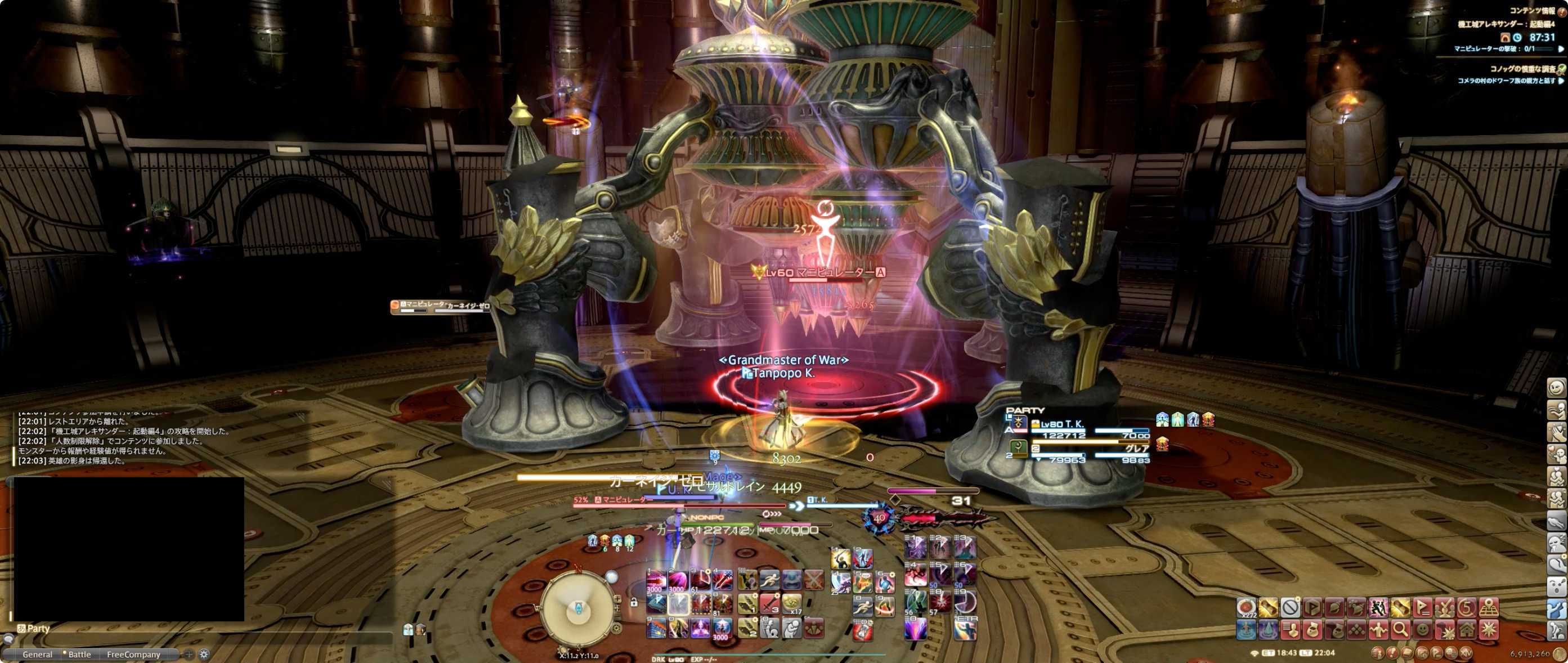This screenshot has height=663, width=1568.
Task: Open chat log settings gear
Action: pos(204,655)
